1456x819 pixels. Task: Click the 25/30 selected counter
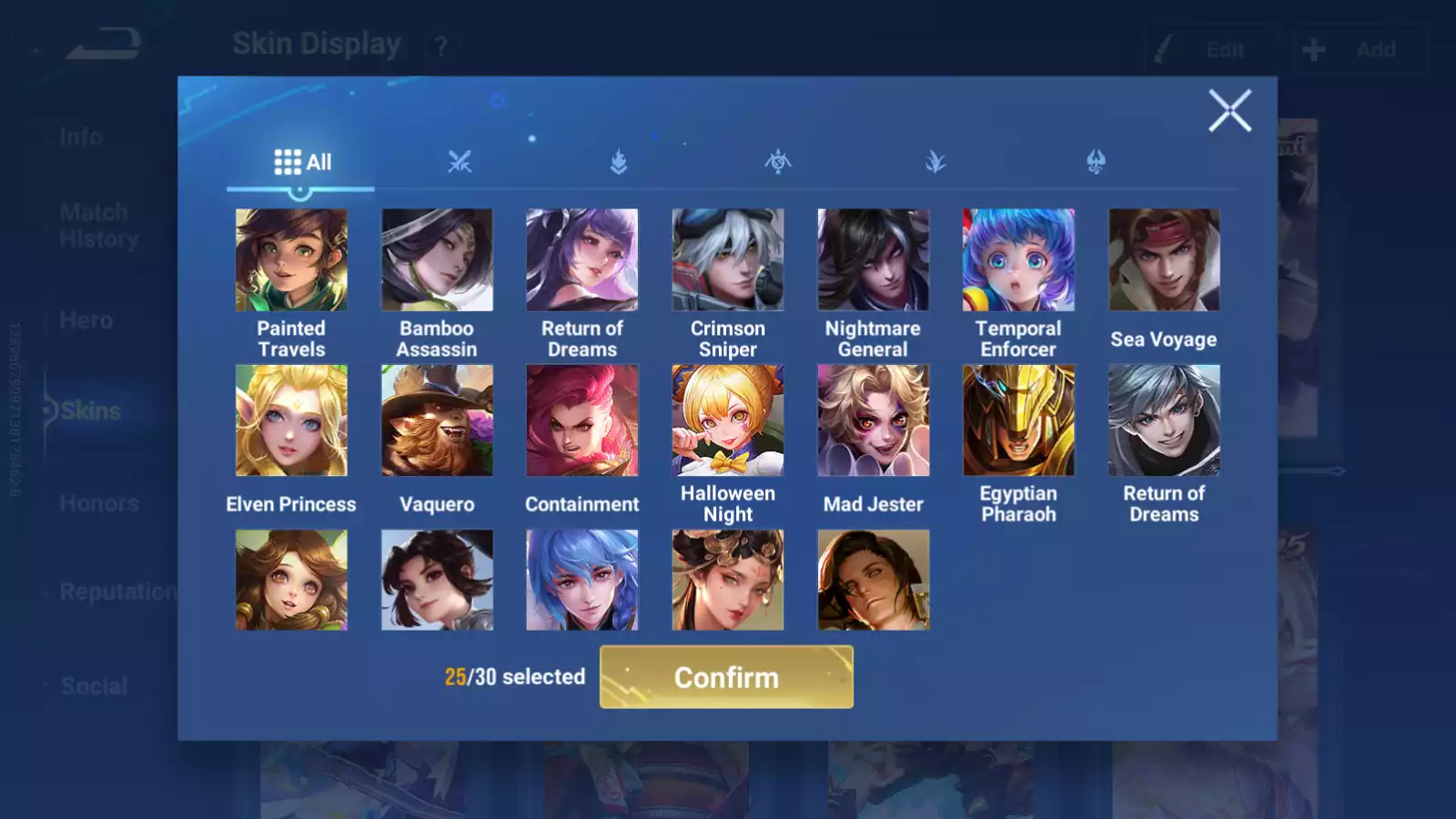(514, 677)
